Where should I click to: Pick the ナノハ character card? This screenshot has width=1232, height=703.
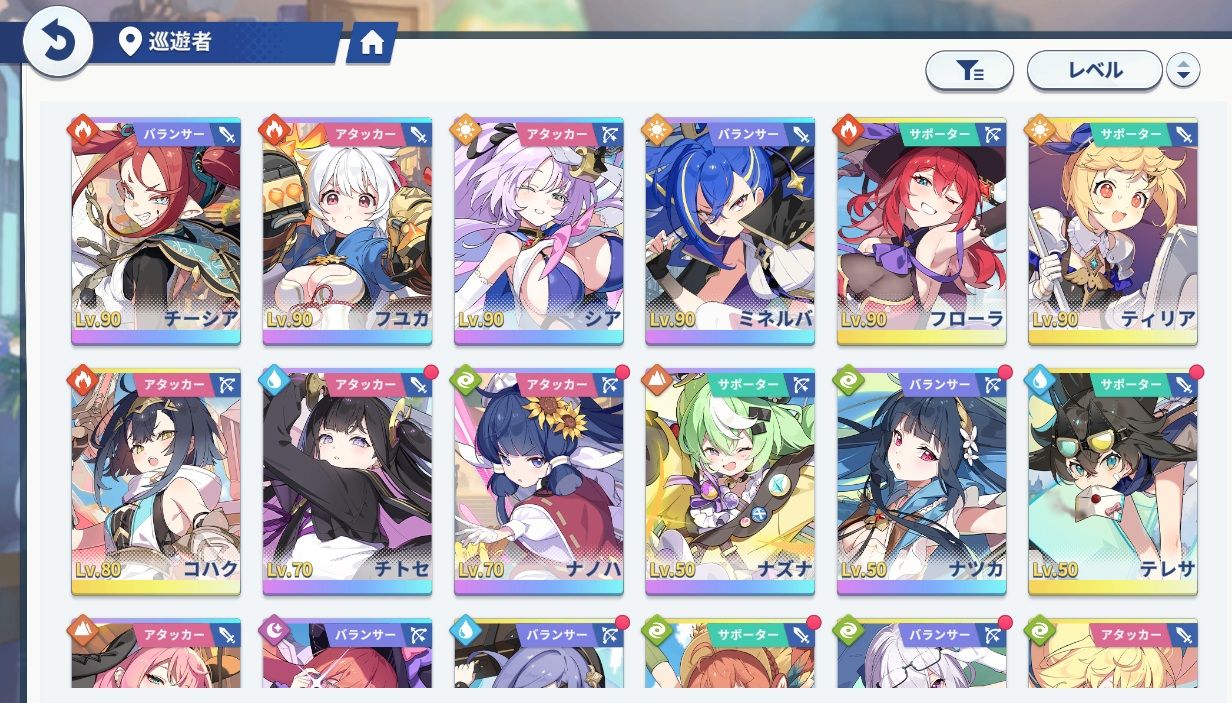tap(538, 482)
